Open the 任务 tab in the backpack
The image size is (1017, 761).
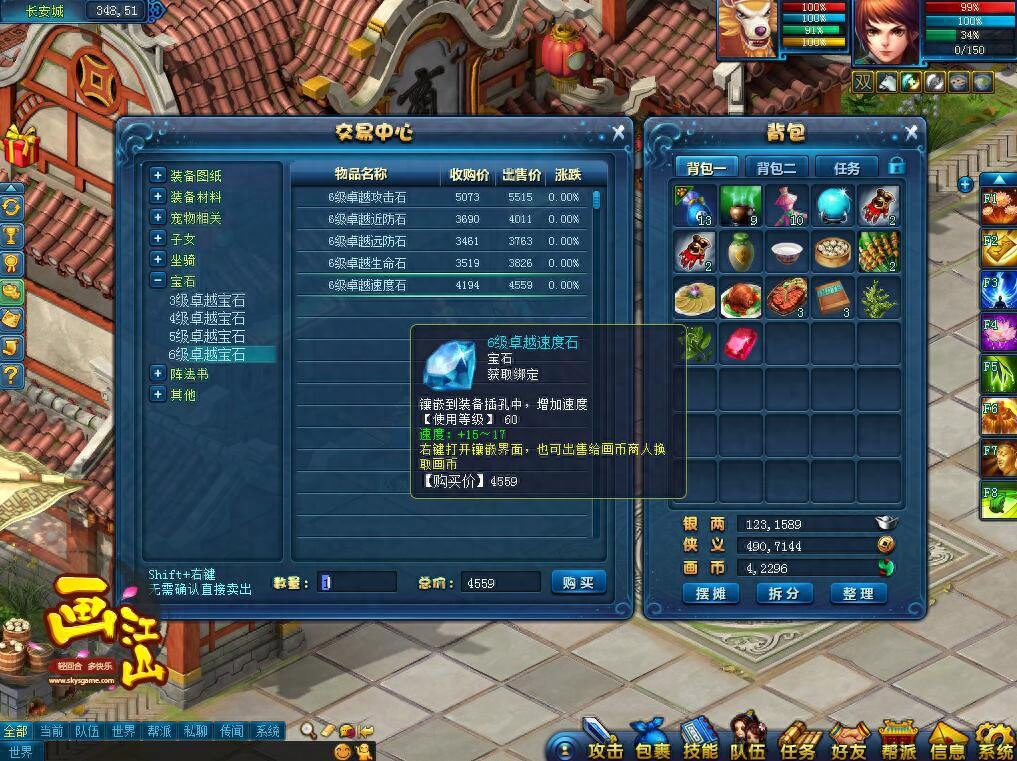click(x=846, y=167)
